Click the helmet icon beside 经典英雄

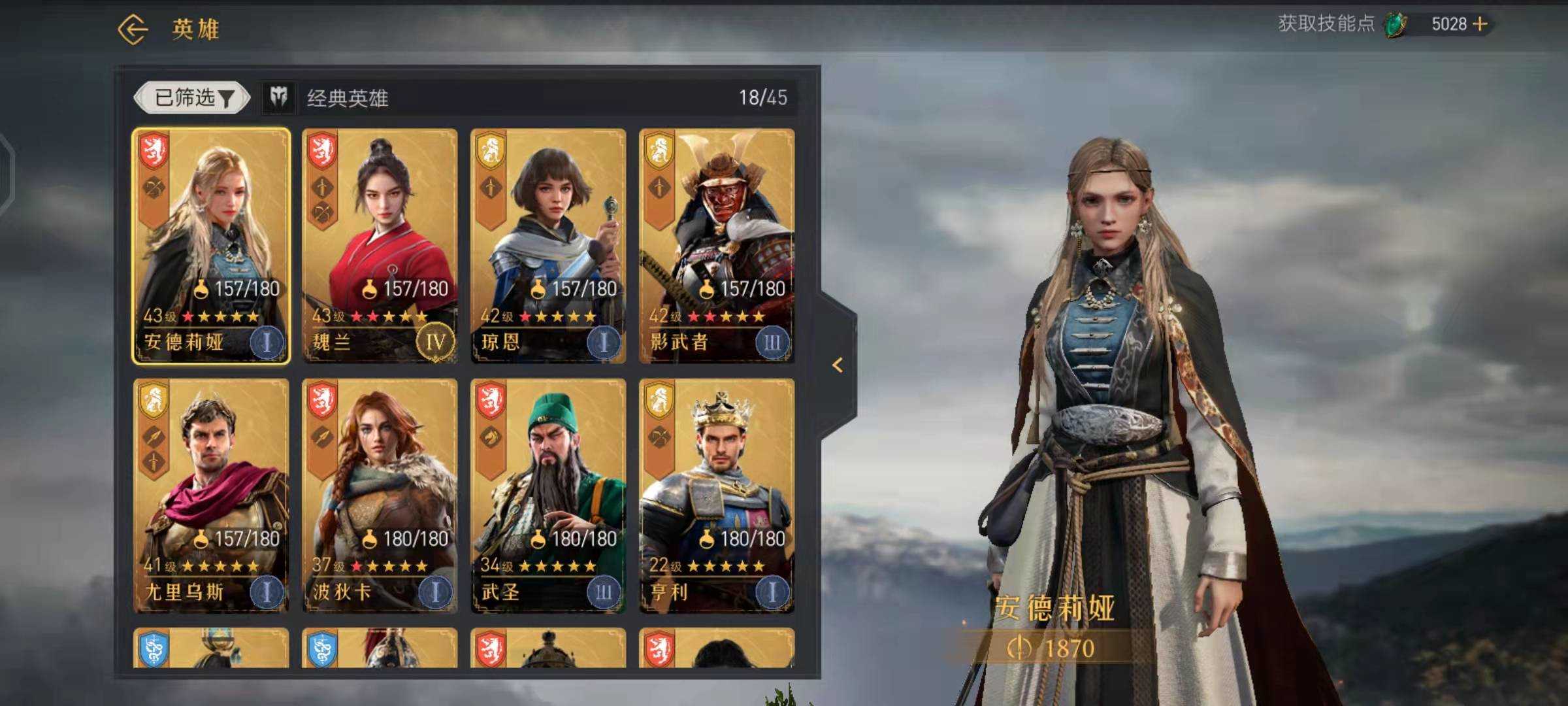279,98
